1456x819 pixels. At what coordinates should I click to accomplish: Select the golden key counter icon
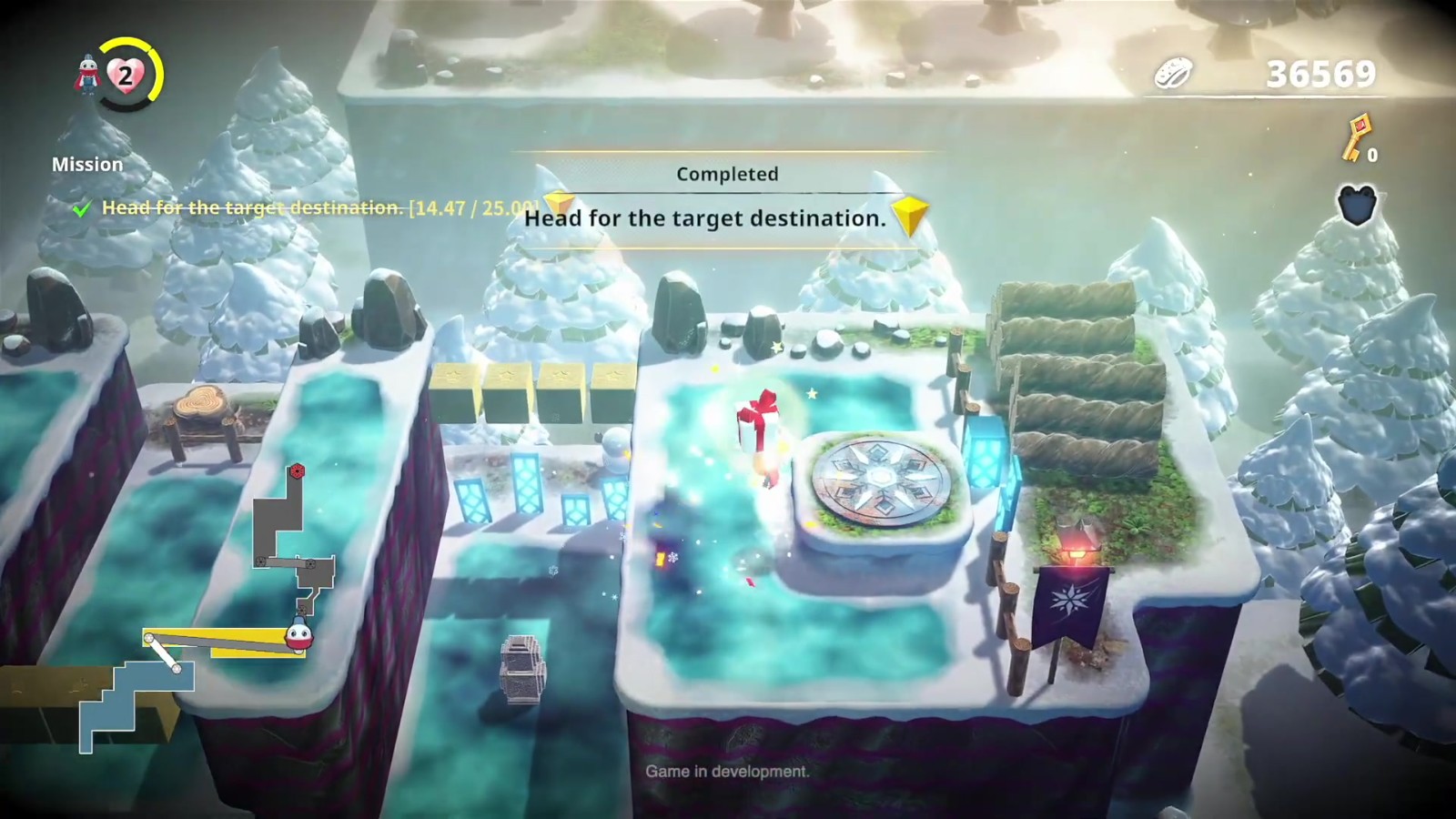pos(1358,136)
